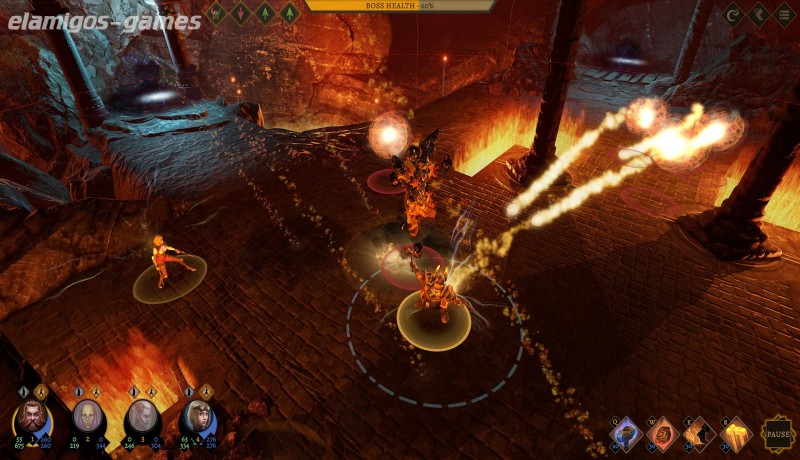Toggle the orange stance icon above goggled girl

click(207, 391)
